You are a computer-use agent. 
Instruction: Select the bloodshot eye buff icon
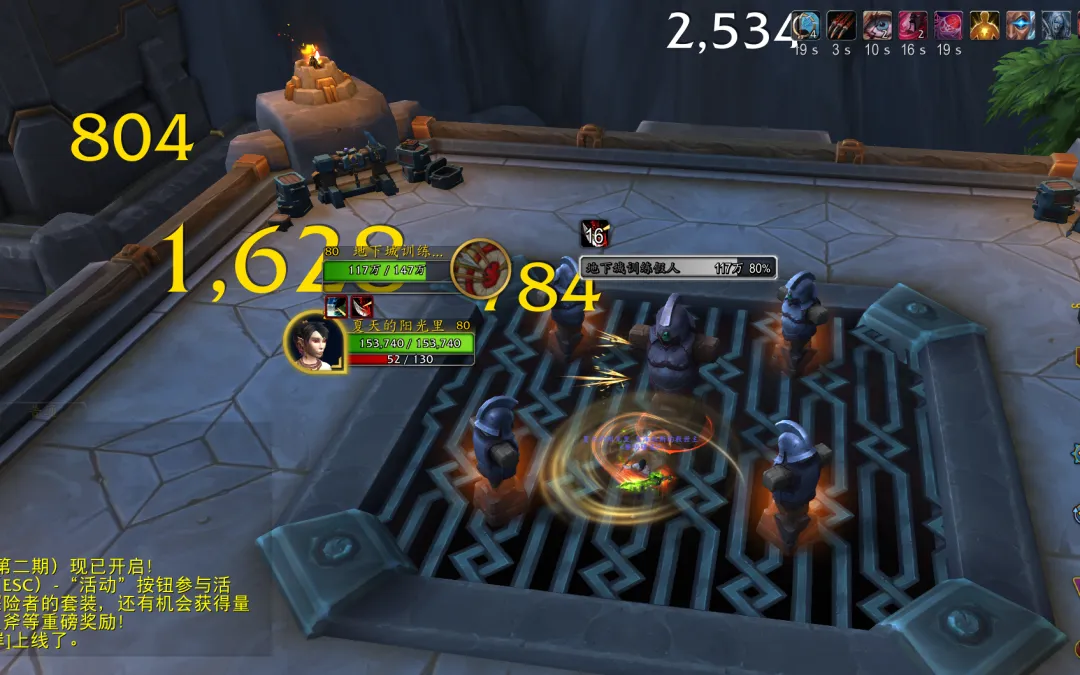877,25
